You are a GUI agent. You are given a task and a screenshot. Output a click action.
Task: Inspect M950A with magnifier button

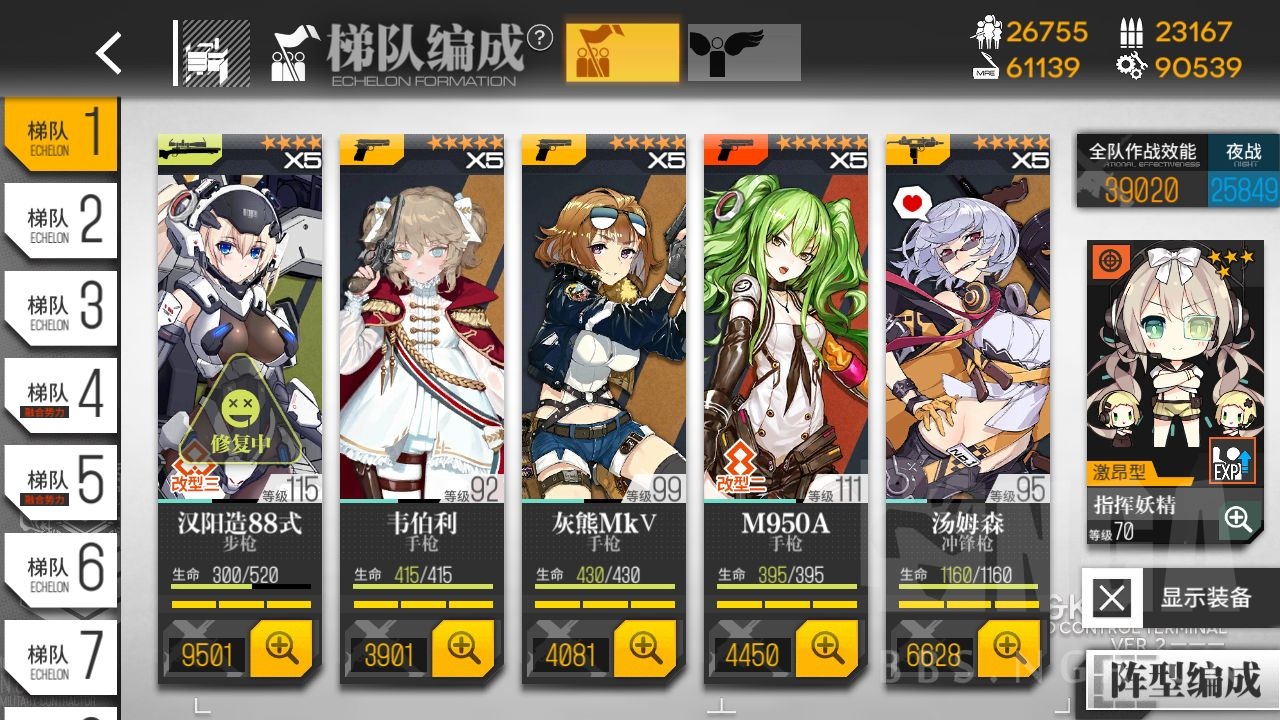[x=827, y=649]
